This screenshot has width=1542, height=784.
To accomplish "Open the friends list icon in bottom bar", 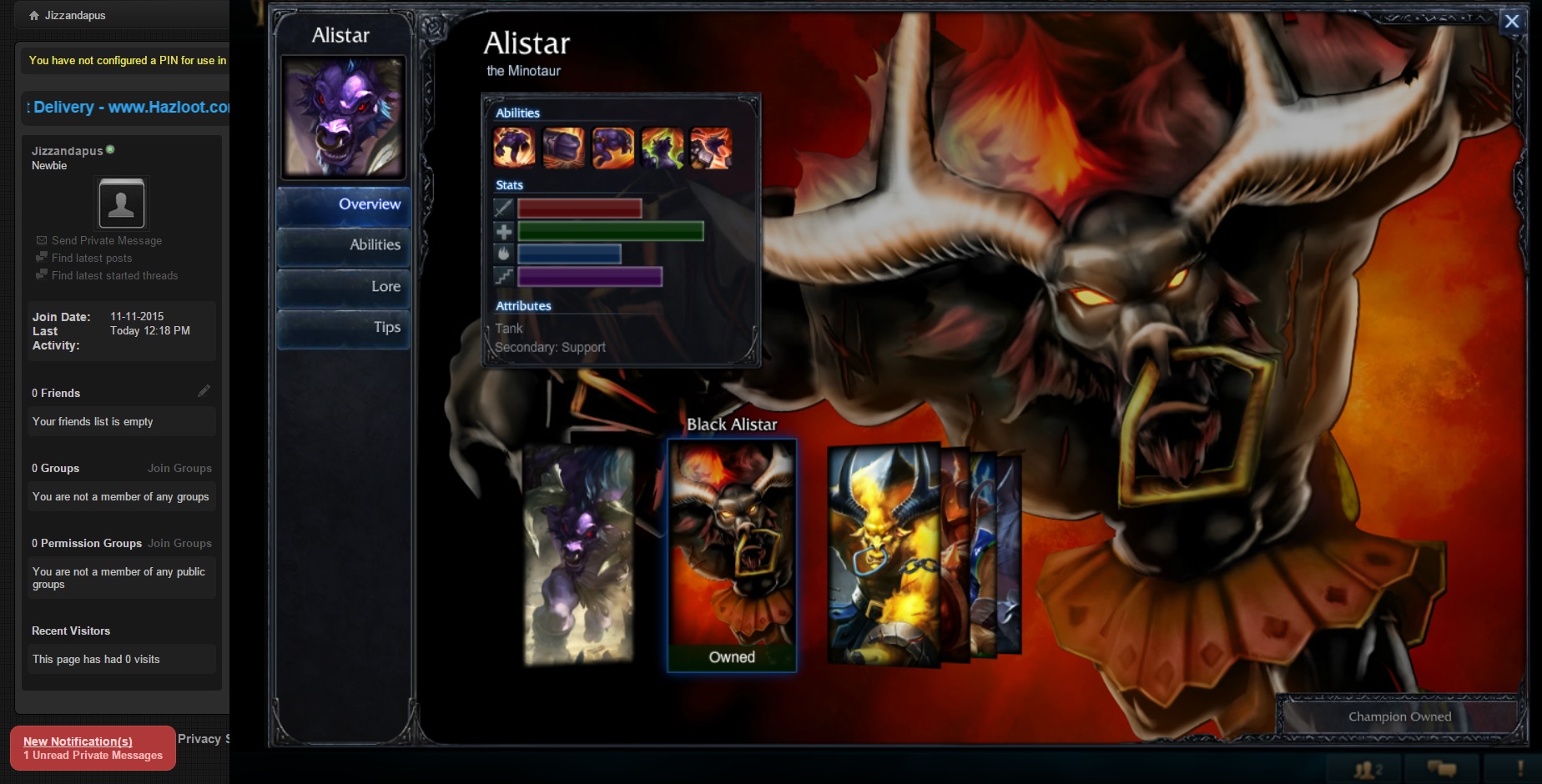I will 1368,769.
